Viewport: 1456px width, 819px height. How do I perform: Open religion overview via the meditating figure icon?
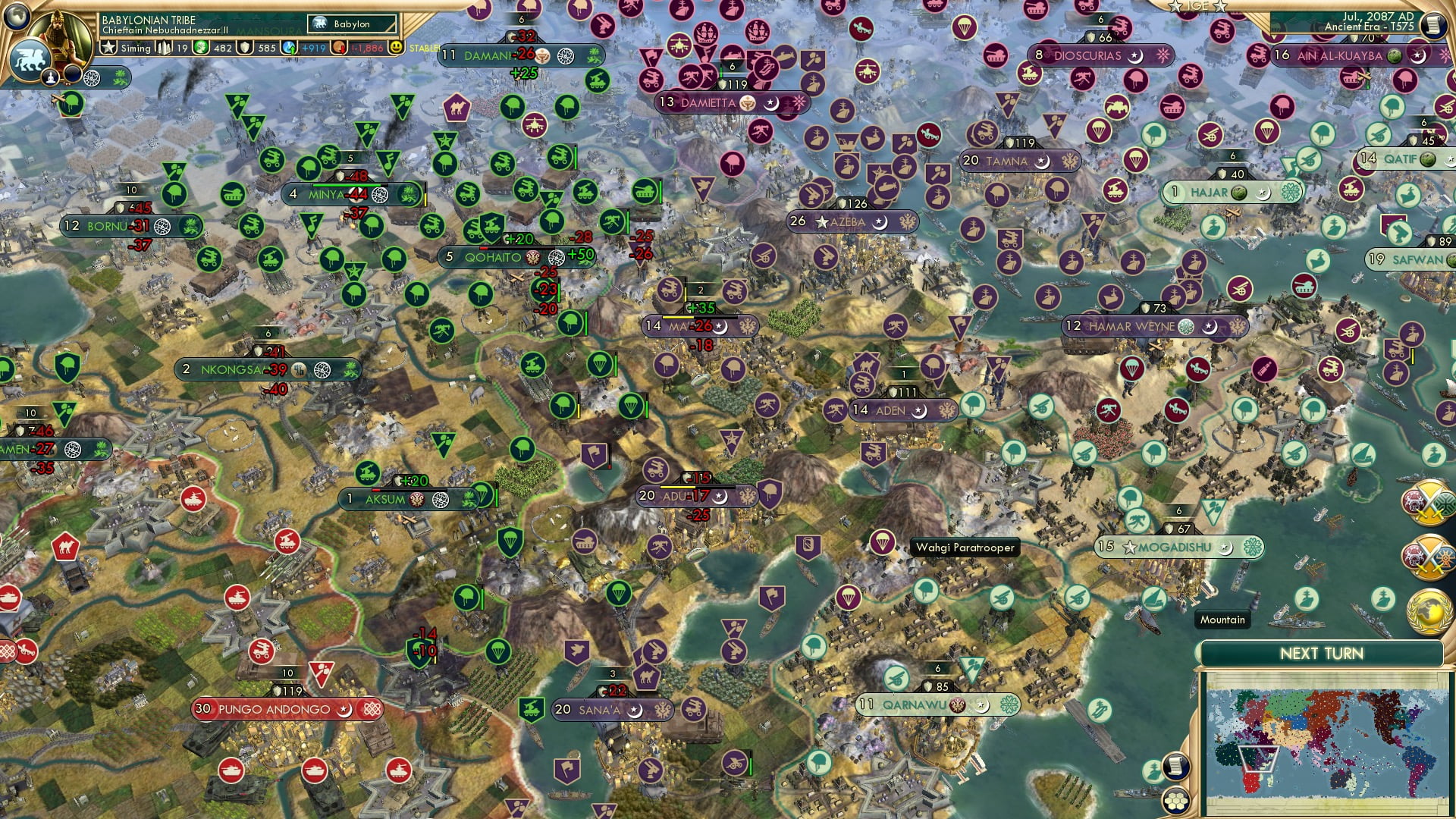pos(50,79)
